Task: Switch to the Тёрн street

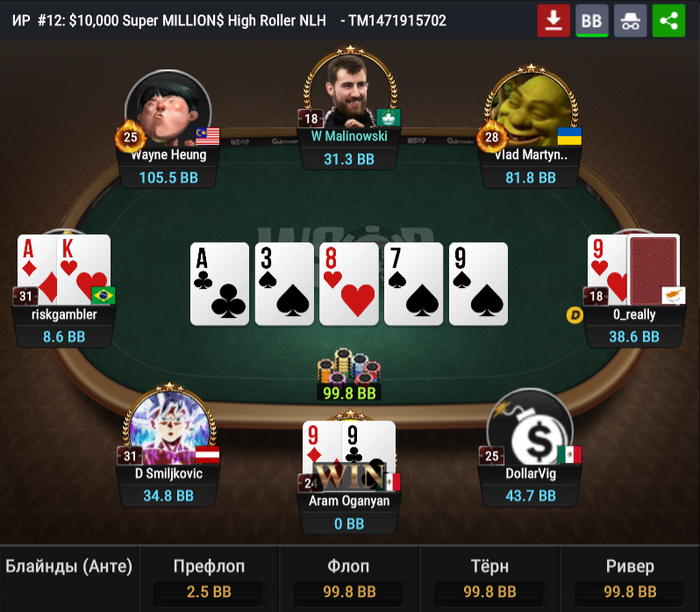Action: [489, 578]
